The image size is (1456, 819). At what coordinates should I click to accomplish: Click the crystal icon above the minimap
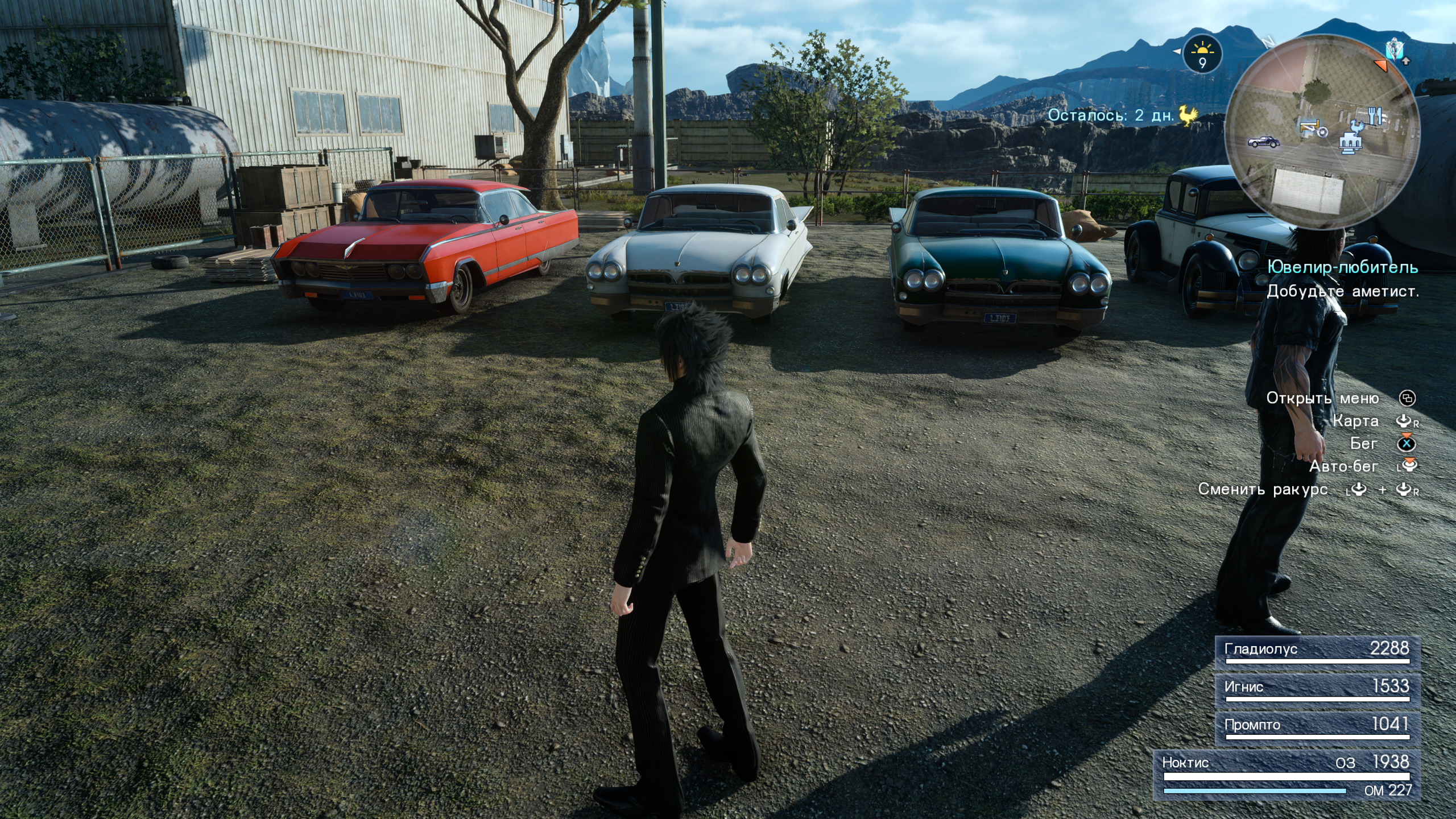pyautogui.click(x=1395, y=50)
